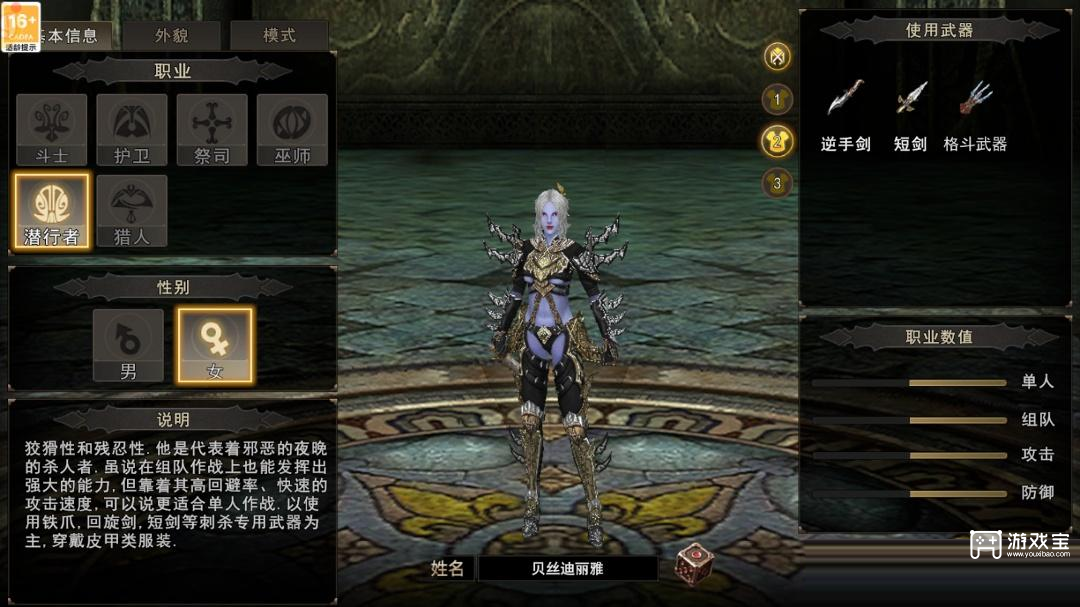Click the top armor preview icon
Screen dimensions: 1080x607
tap(777, 56)
